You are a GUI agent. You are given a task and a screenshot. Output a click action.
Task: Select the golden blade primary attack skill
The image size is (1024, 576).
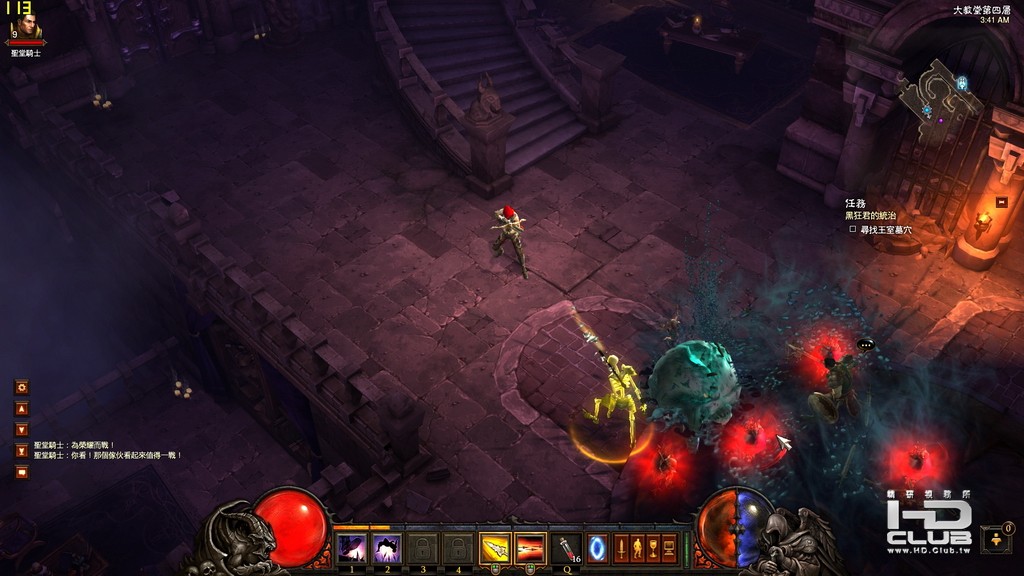click(x=494, y=548)
